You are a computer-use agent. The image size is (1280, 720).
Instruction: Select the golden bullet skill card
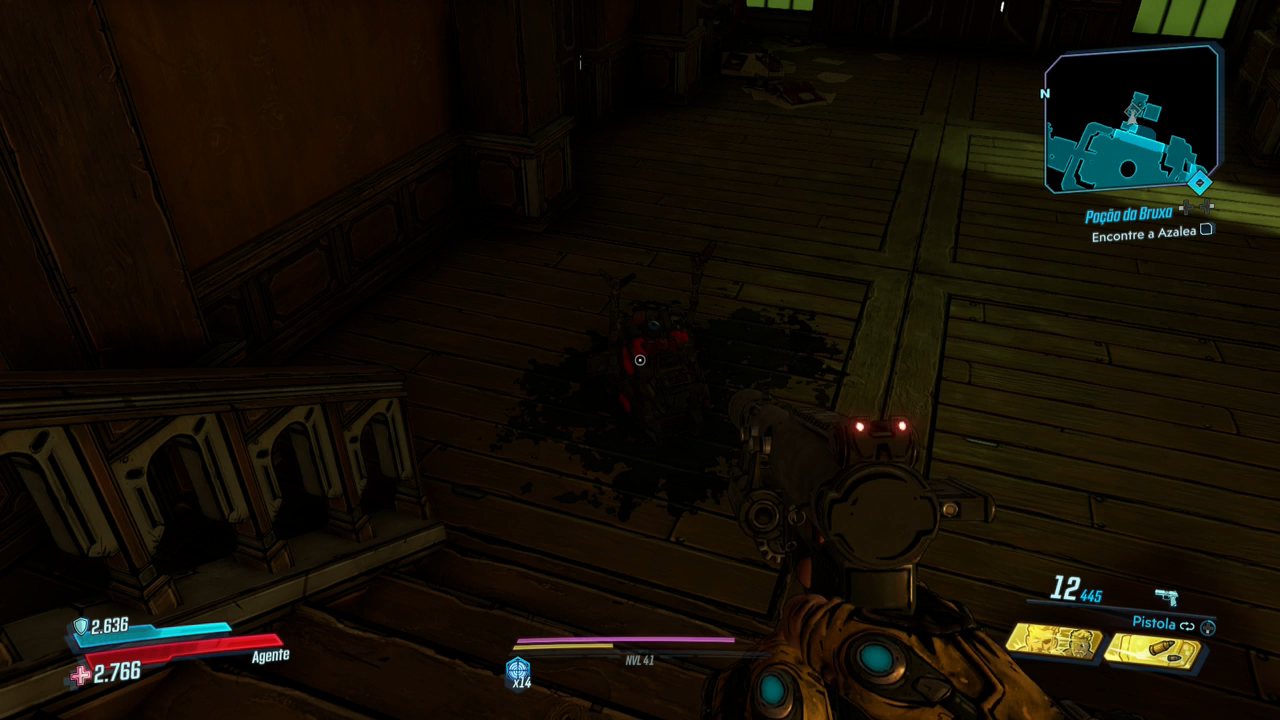click(x=1152, y=651)
